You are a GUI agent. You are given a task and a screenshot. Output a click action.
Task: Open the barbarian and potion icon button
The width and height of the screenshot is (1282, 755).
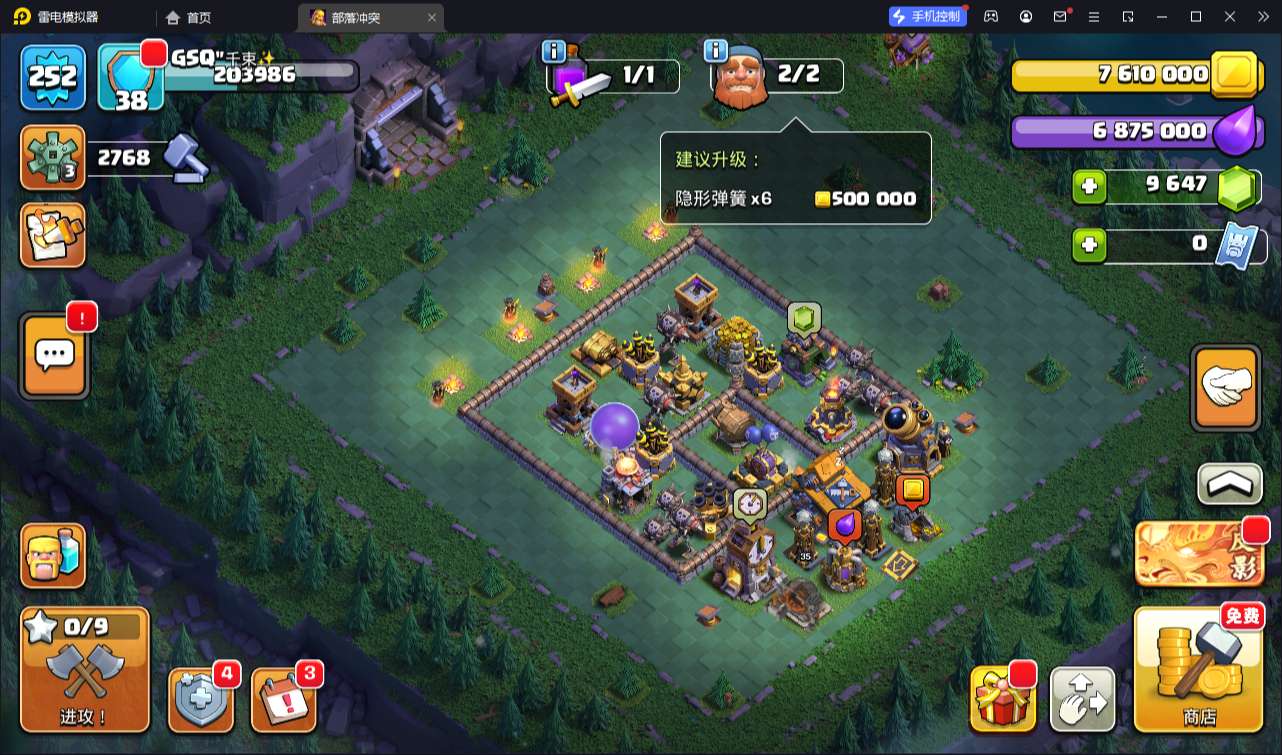(53, 556)
